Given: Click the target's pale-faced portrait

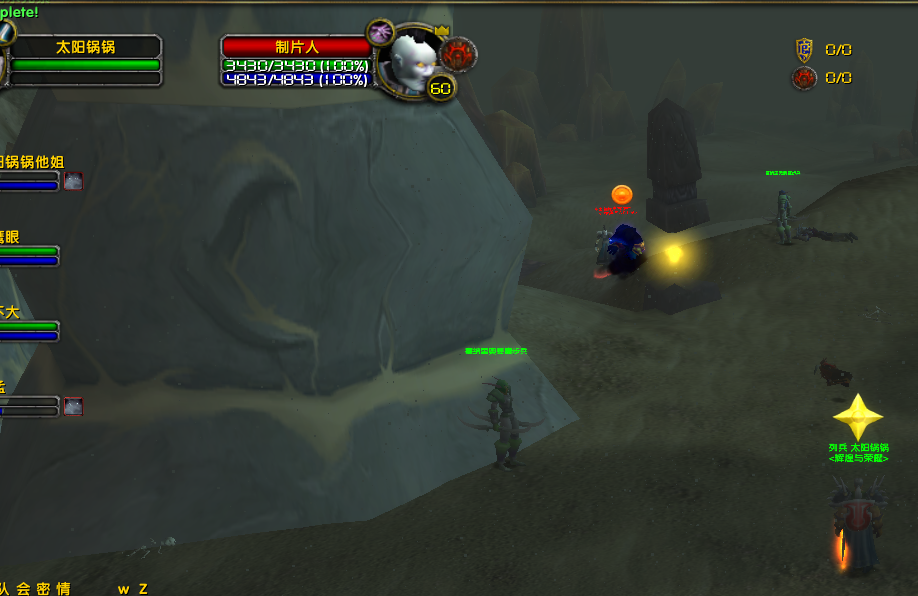Looking at the screenshot, I should pos(410,62).
